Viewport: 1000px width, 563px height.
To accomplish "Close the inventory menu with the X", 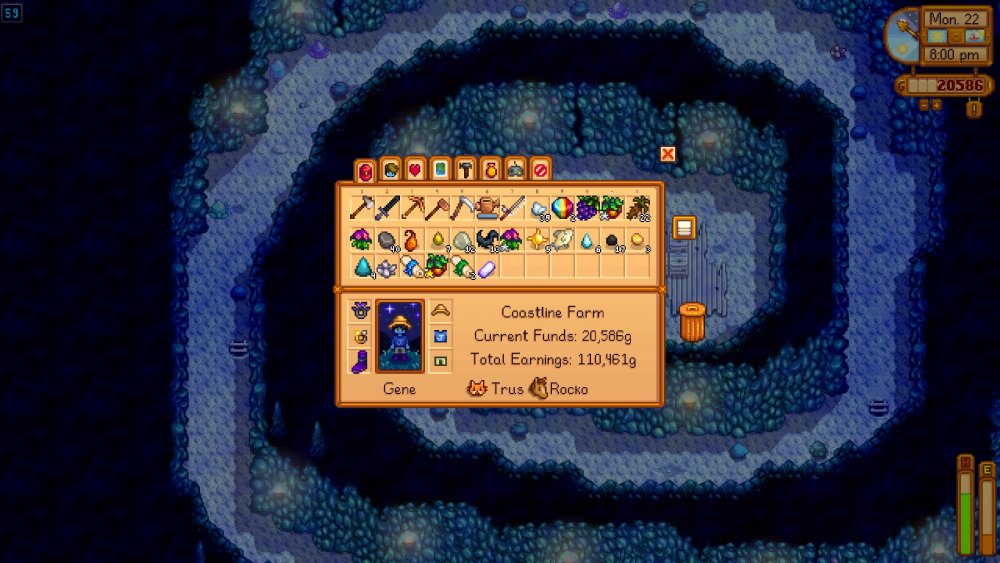I will coord(668,154).
